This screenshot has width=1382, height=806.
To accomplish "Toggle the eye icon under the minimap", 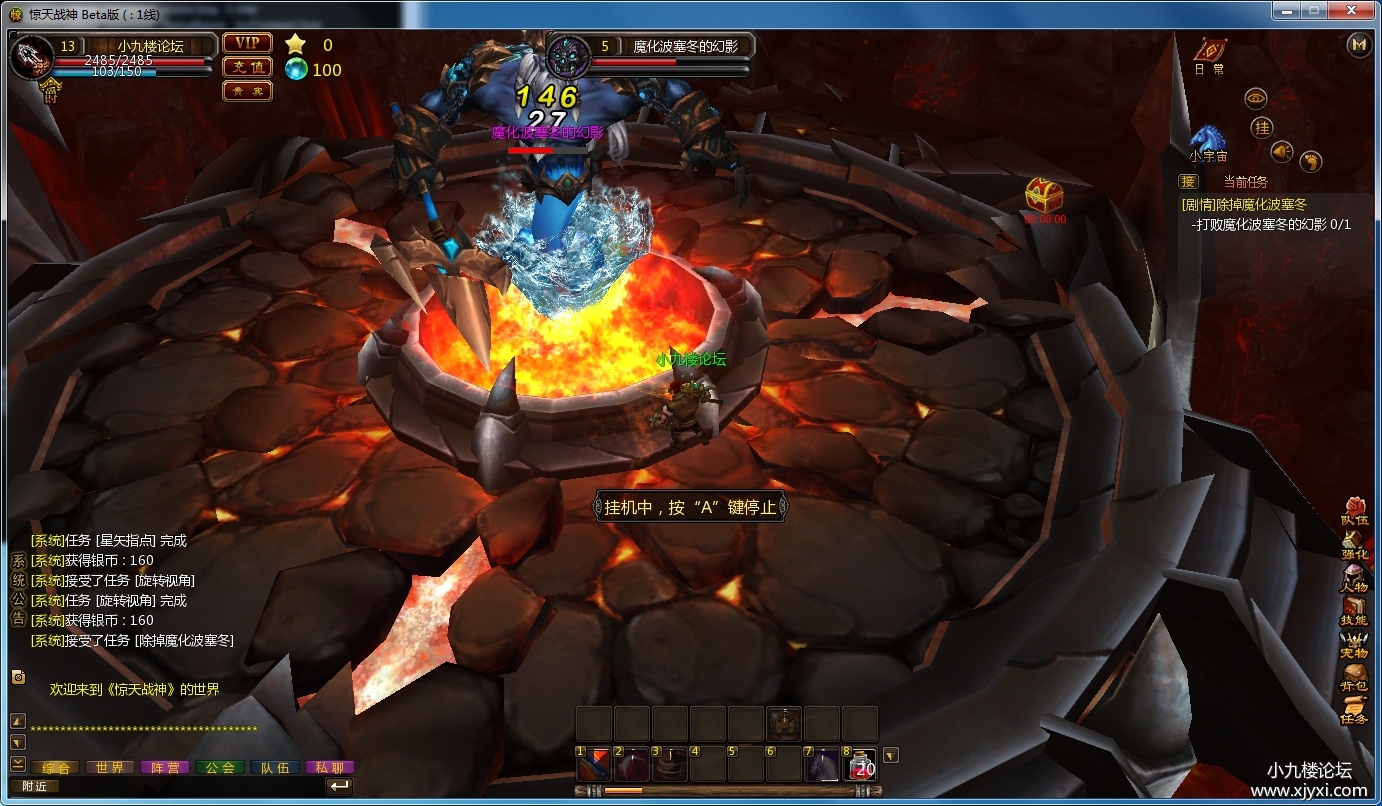I will (x=1255, y=98).
